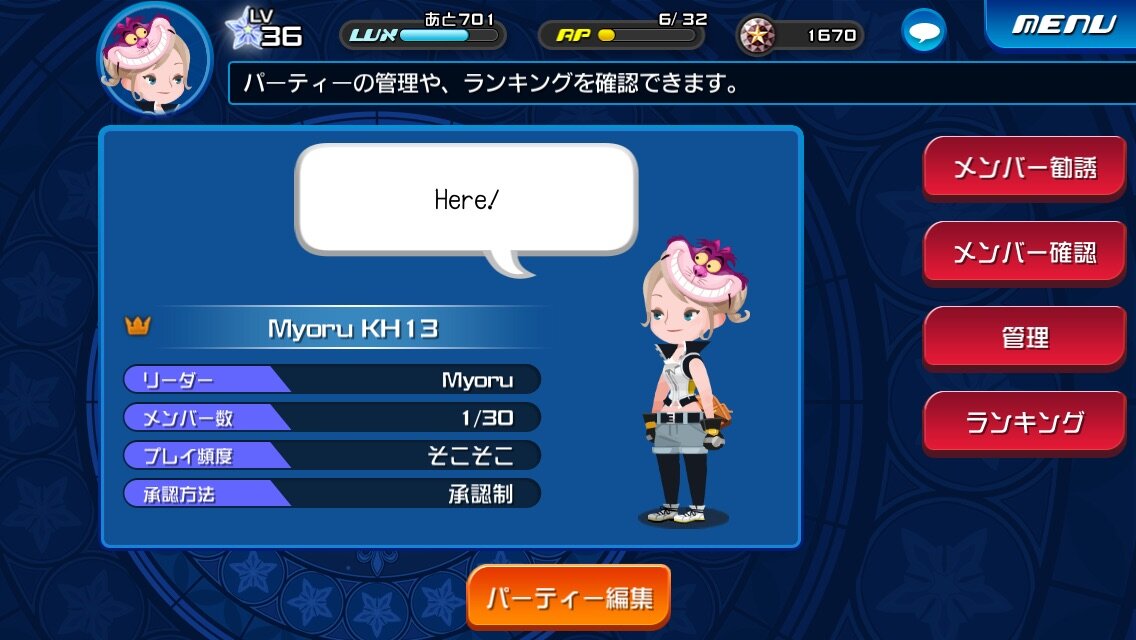Open the chat speech bubble icon
Image resolution: width=1136 pixels, height=640 pixels.
[x=923, y=32]
